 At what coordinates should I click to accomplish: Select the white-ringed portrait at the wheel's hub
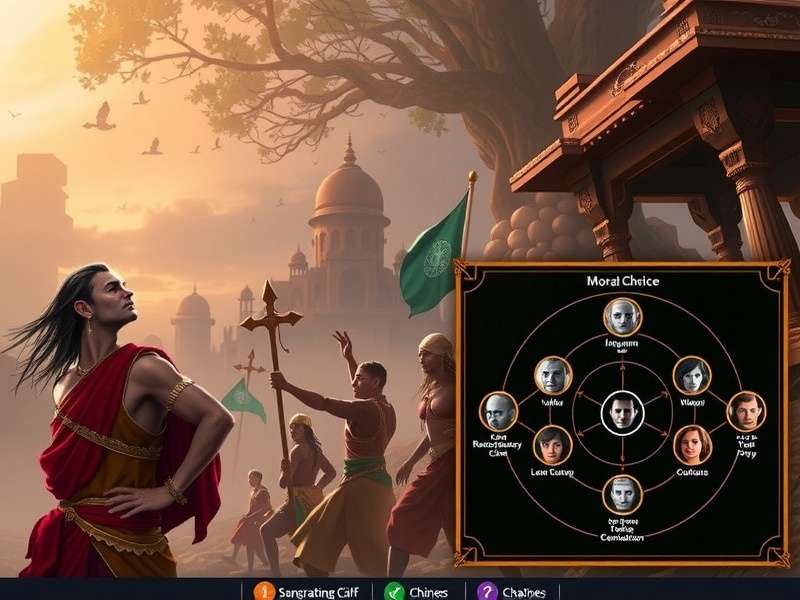(622, 411)
